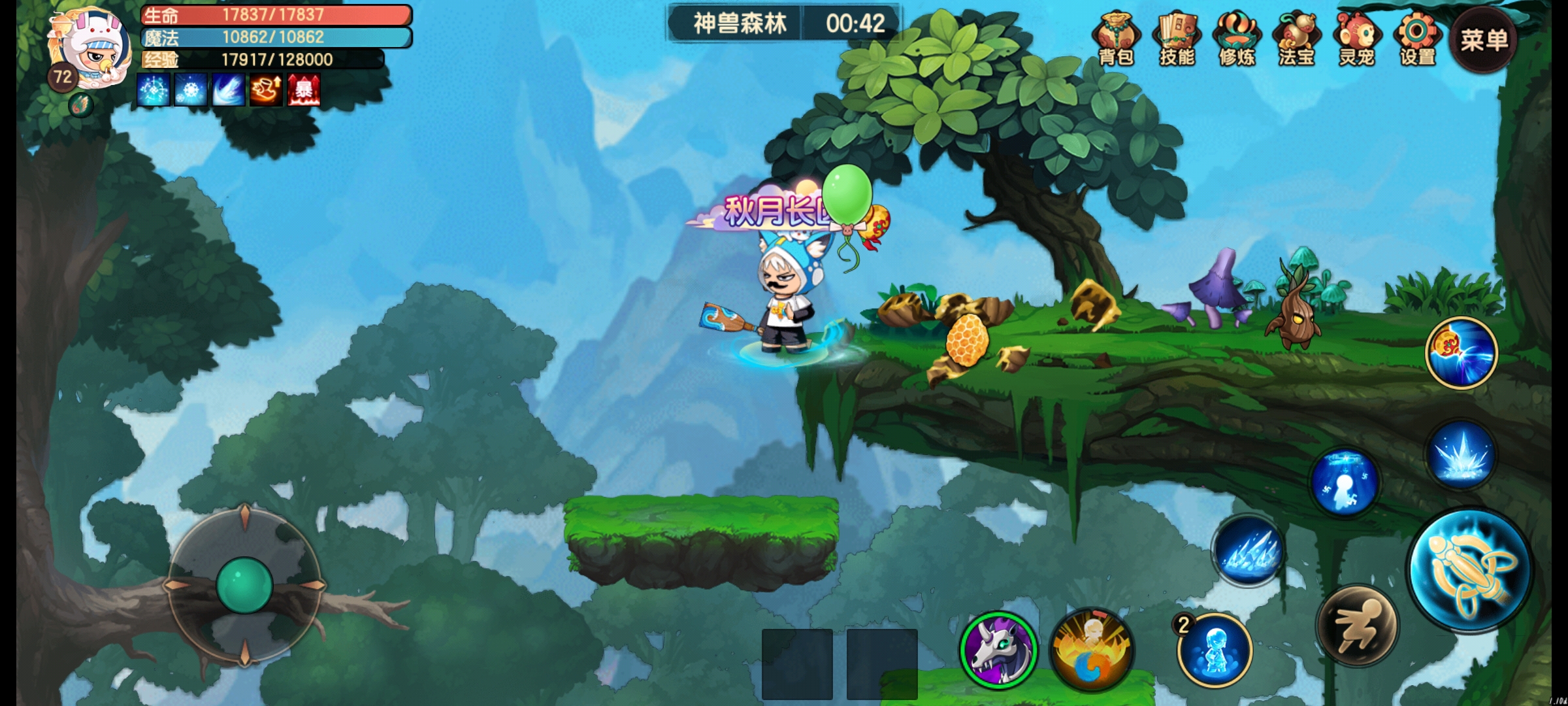The width and height of the screenshot is (1568, 706).
Task: Open the 法宝 treasure menu
Action: click(1297, 39)
